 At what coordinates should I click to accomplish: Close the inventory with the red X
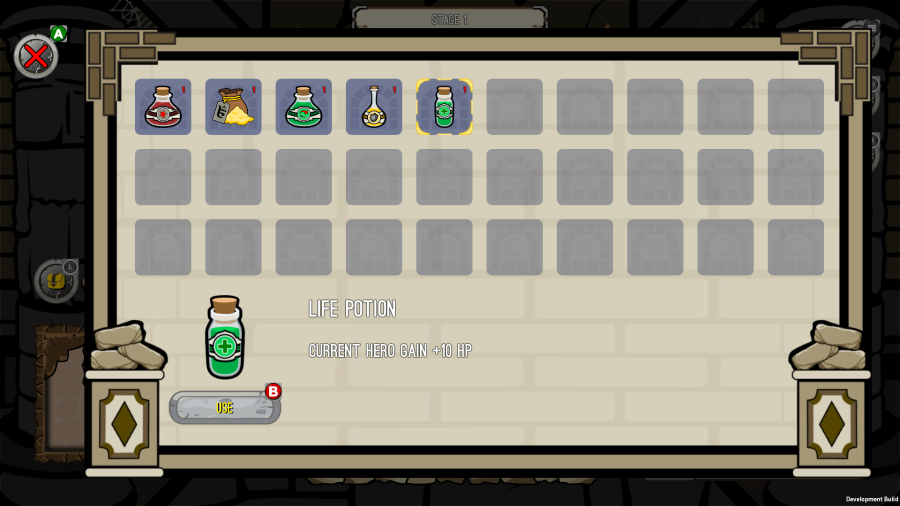(x=36, y=56)
